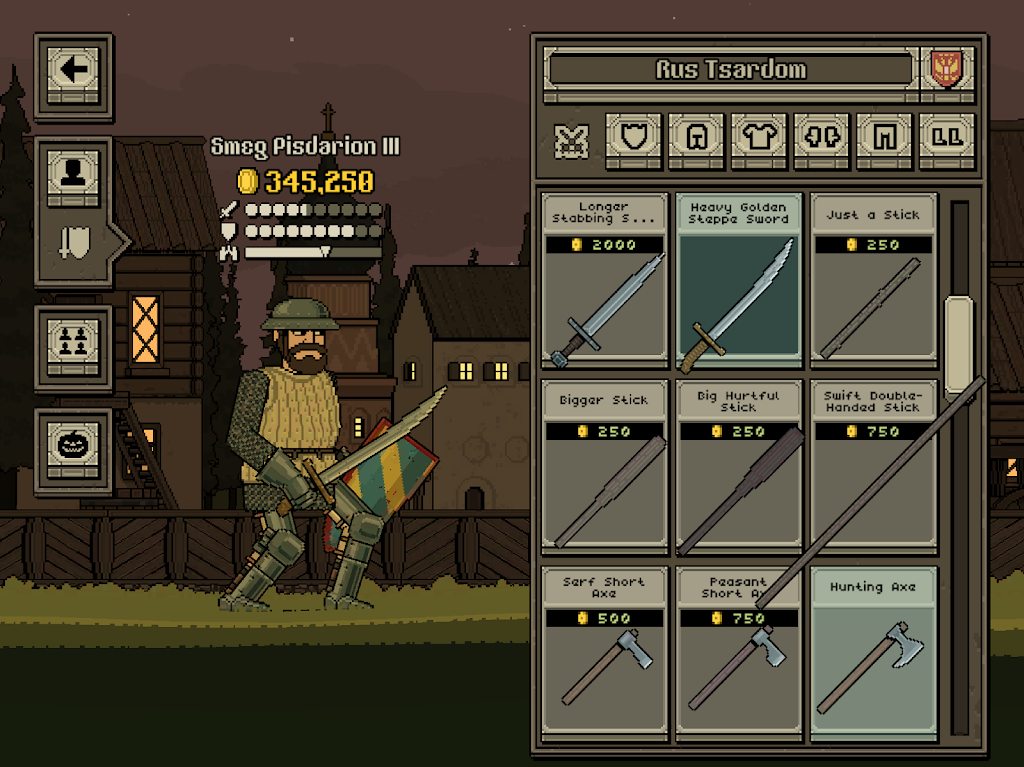The image size is (1024, 767).
Task: Open the character profile tab
Action: [74, 177]
